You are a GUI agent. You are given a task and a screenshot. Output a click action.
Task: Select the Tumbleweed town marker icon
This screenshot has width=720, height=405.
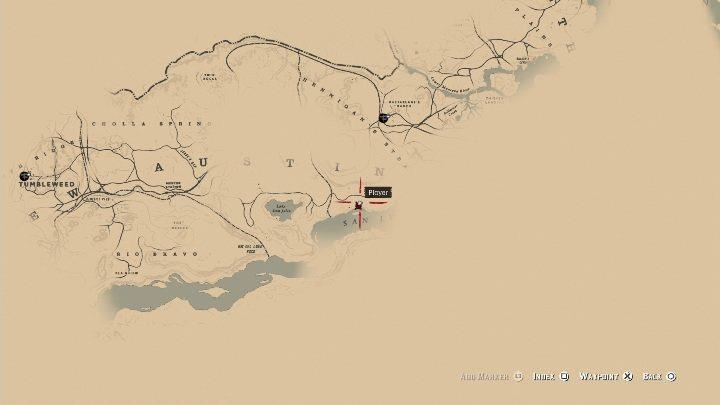coord(24,175)
